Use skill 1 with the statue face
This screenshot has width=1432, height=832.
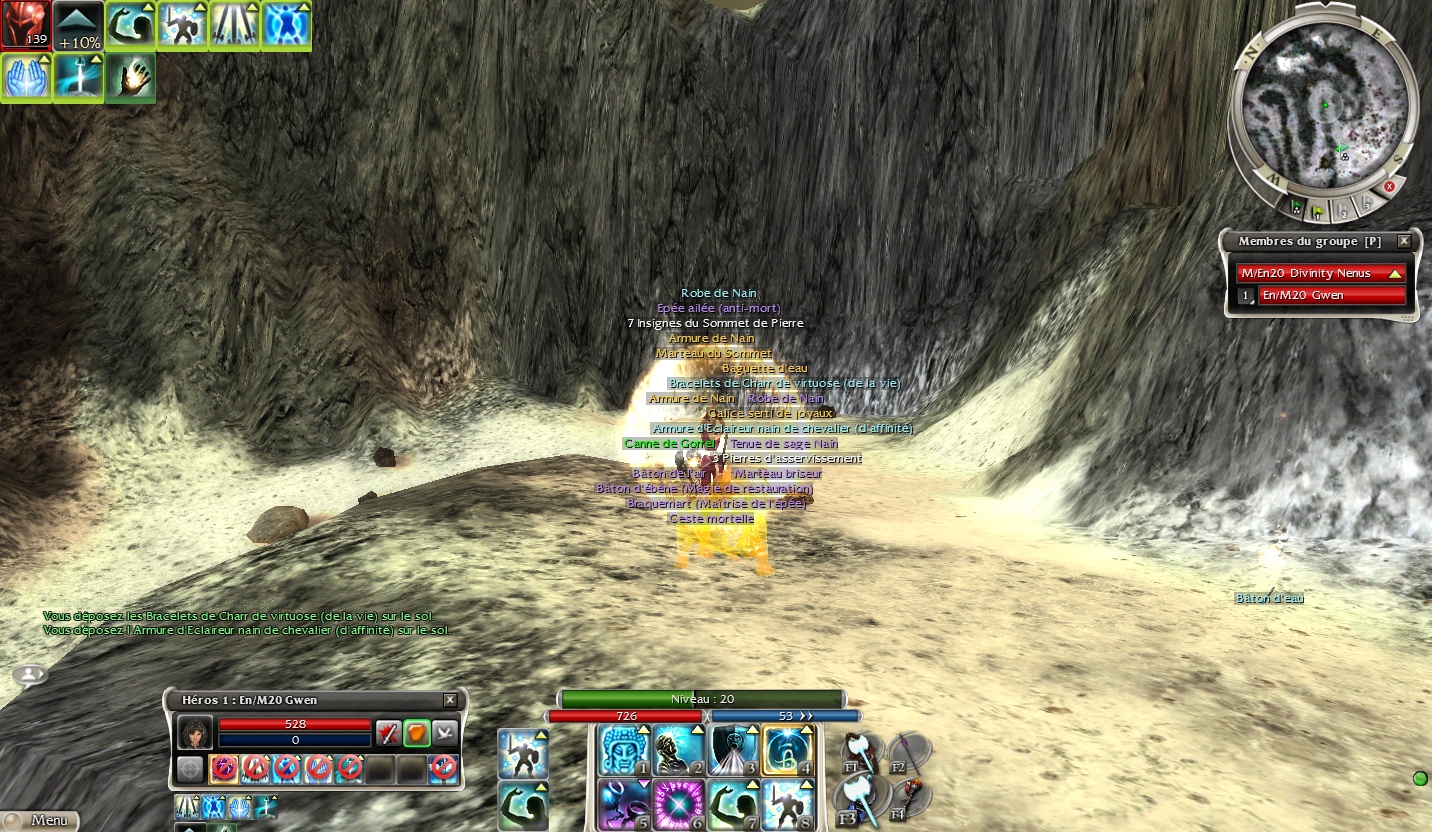(624, 751)
